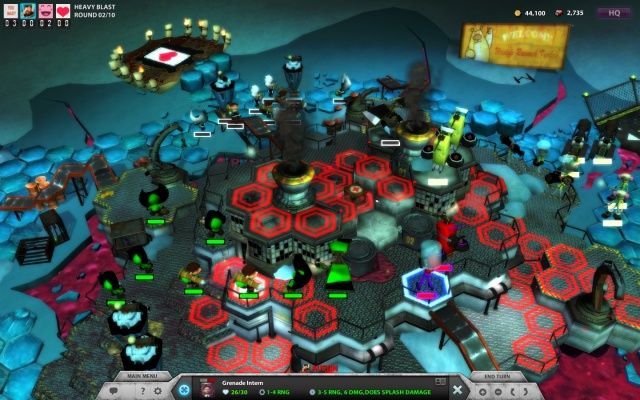The height and width of the screenshot is (400, 640).
Task: Open the gear settings icon
Action: pyautogui.click(x=158, y=391)
